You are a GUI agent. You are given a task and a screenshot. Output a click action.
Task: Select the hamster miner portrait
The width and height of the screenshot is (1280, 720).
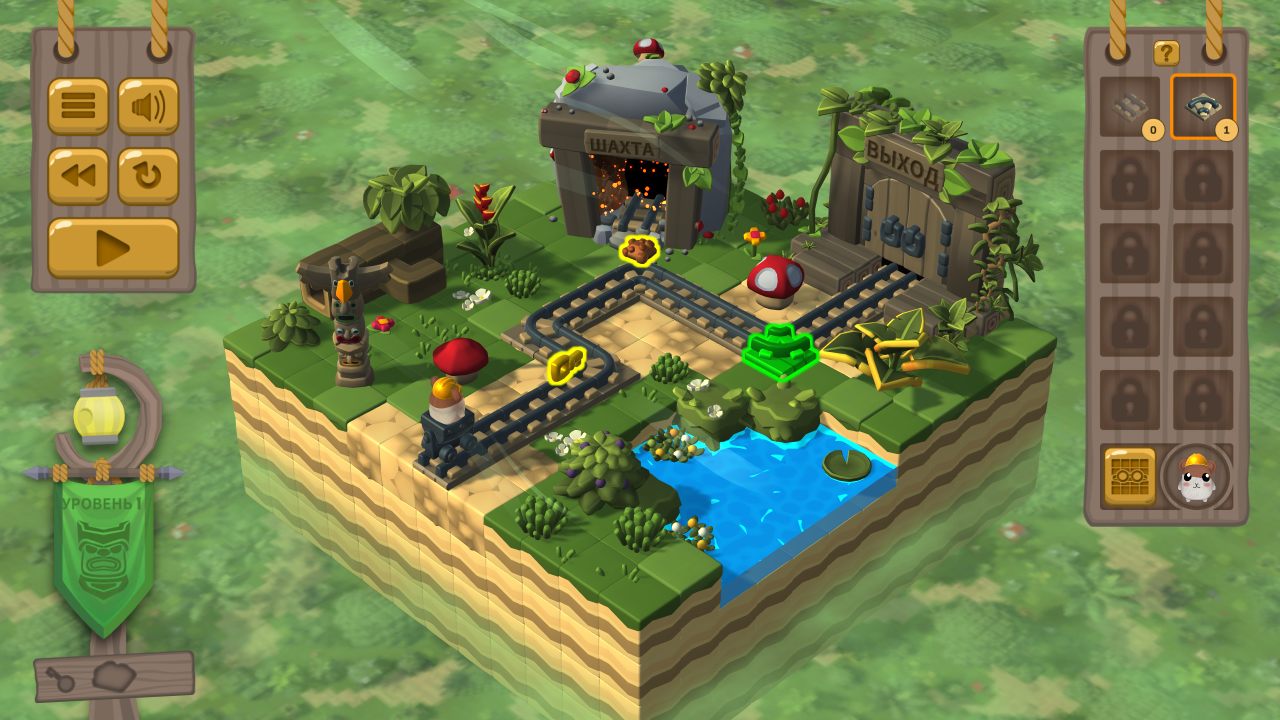[x=1197, y=477]
